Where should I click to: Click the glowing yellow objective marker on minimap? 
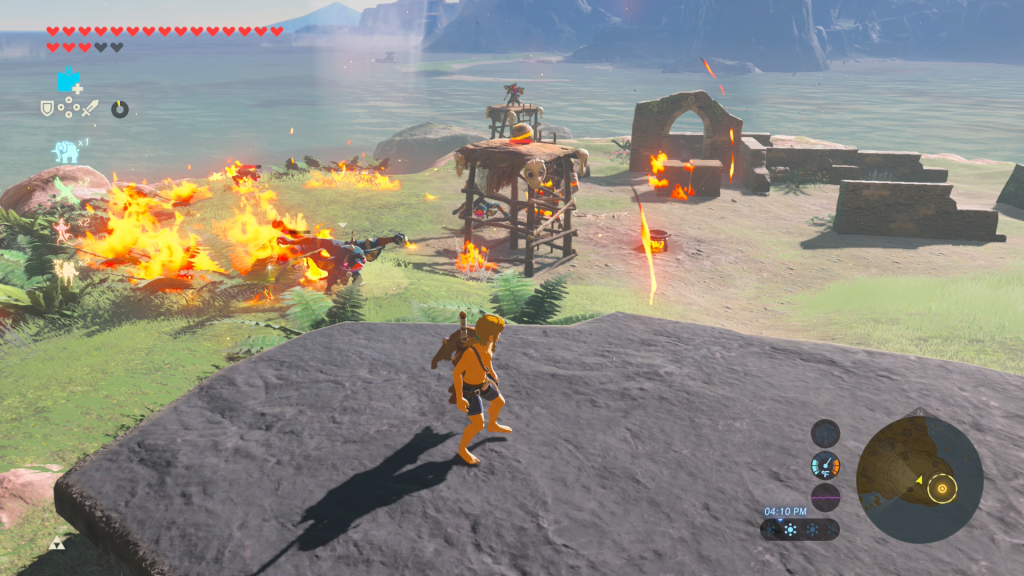point(940,489)
